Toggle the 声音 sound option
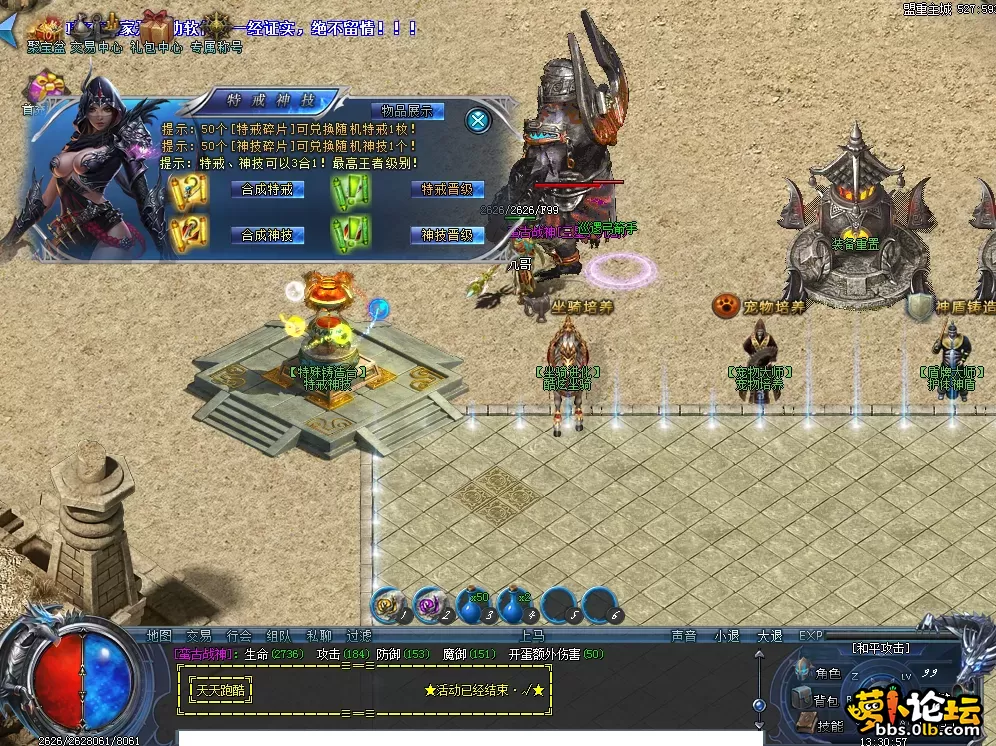996x746 pixels. pyautogui.click(x=684, y=635)
